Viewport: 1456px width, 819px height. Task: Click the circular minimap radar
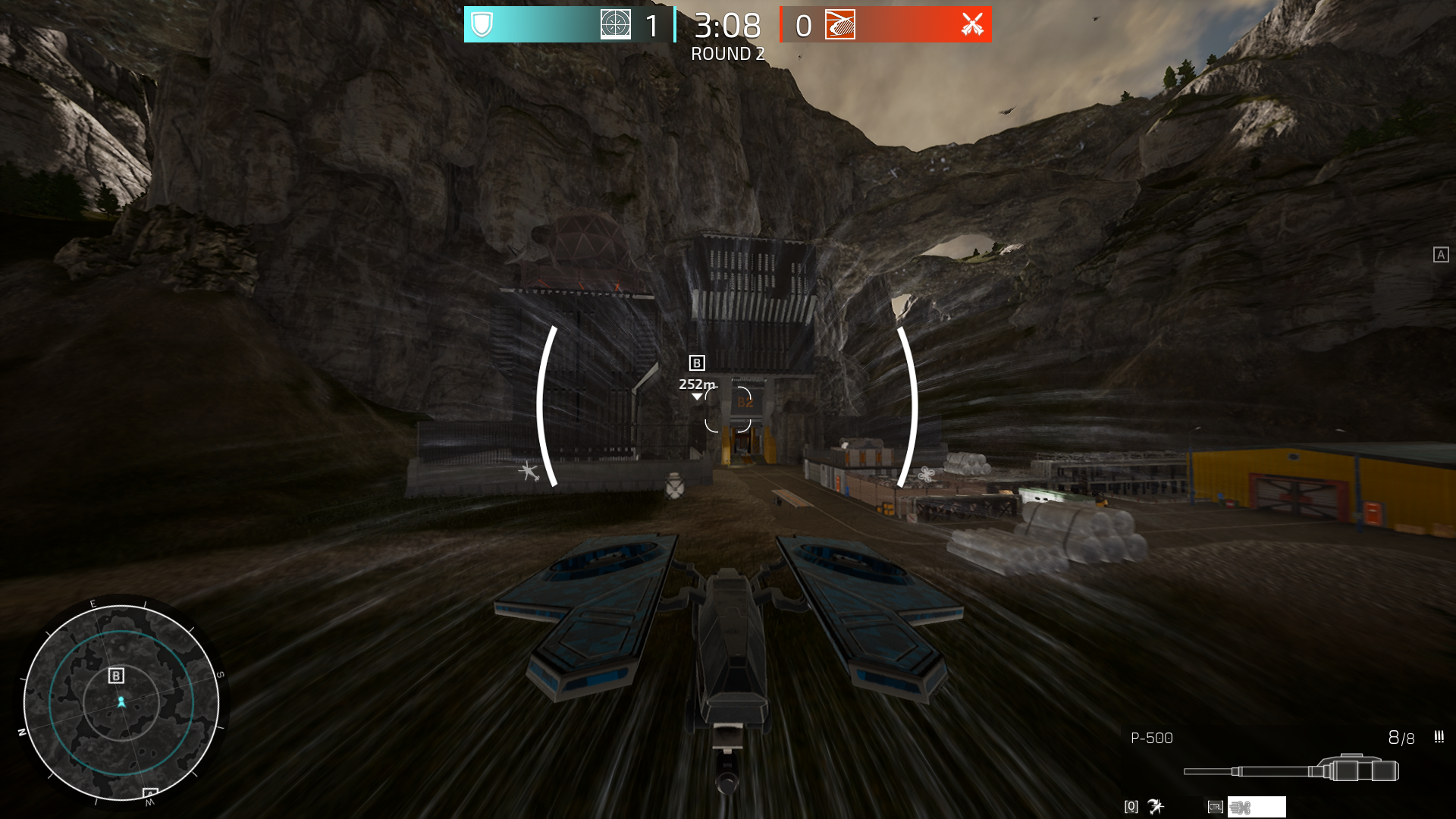[121, 702]
